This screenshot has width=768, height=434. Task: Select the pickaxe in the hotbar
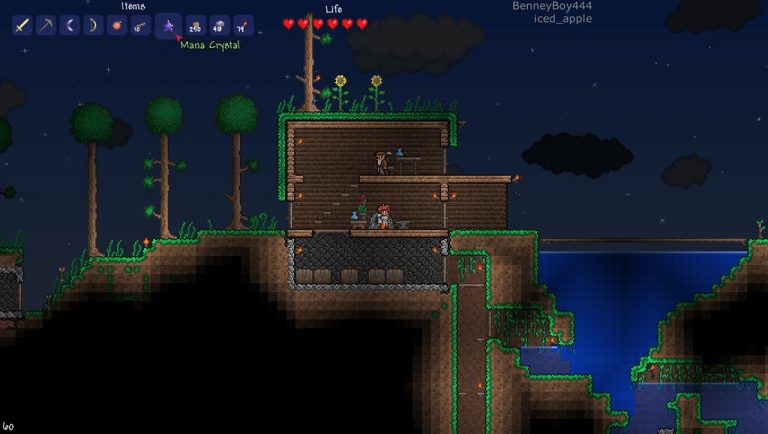coord(46,25)
